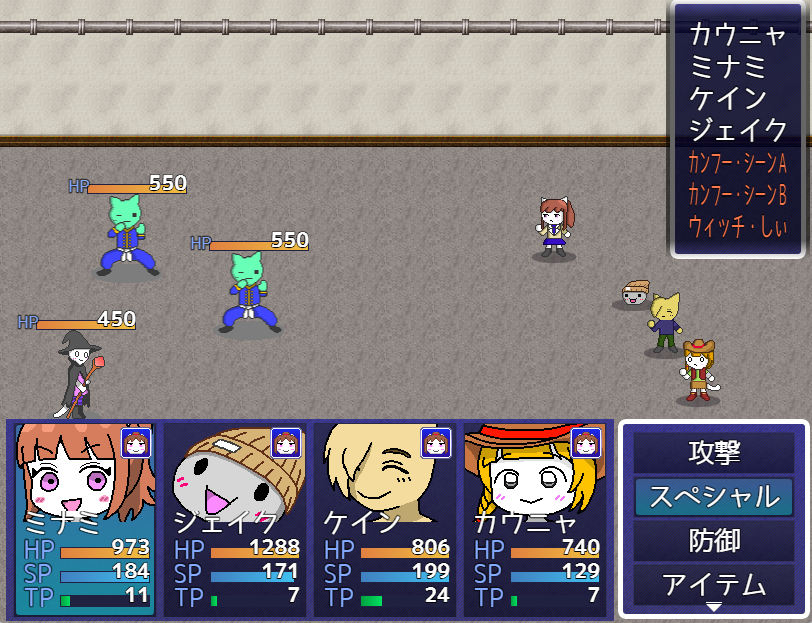Screen dimensions: 812x623
Task: Select the スペシャル special command
Action: click(x=713, y=497)
